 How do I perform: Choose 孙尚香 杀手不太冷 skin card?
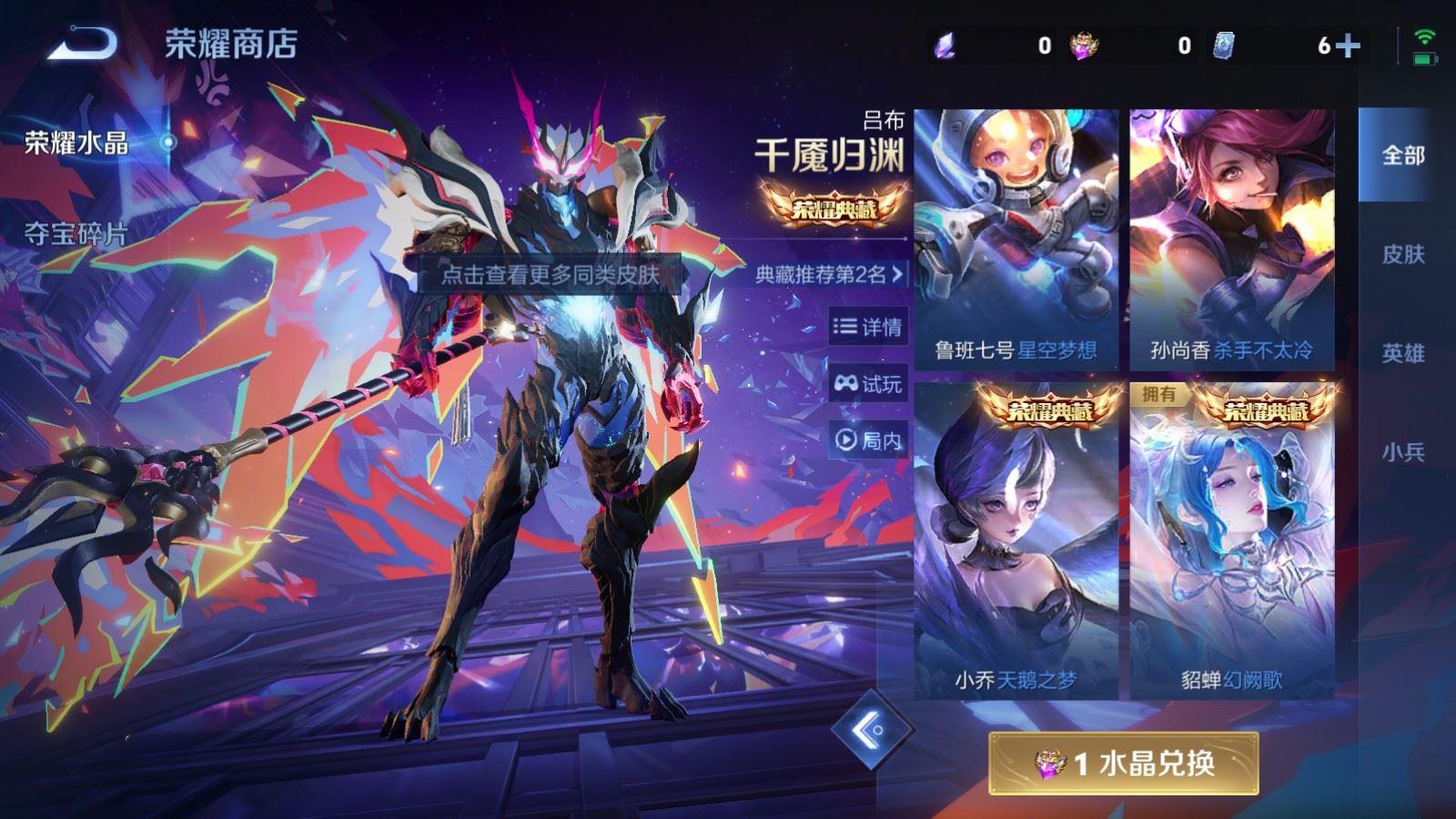[x=1232, y=238]
